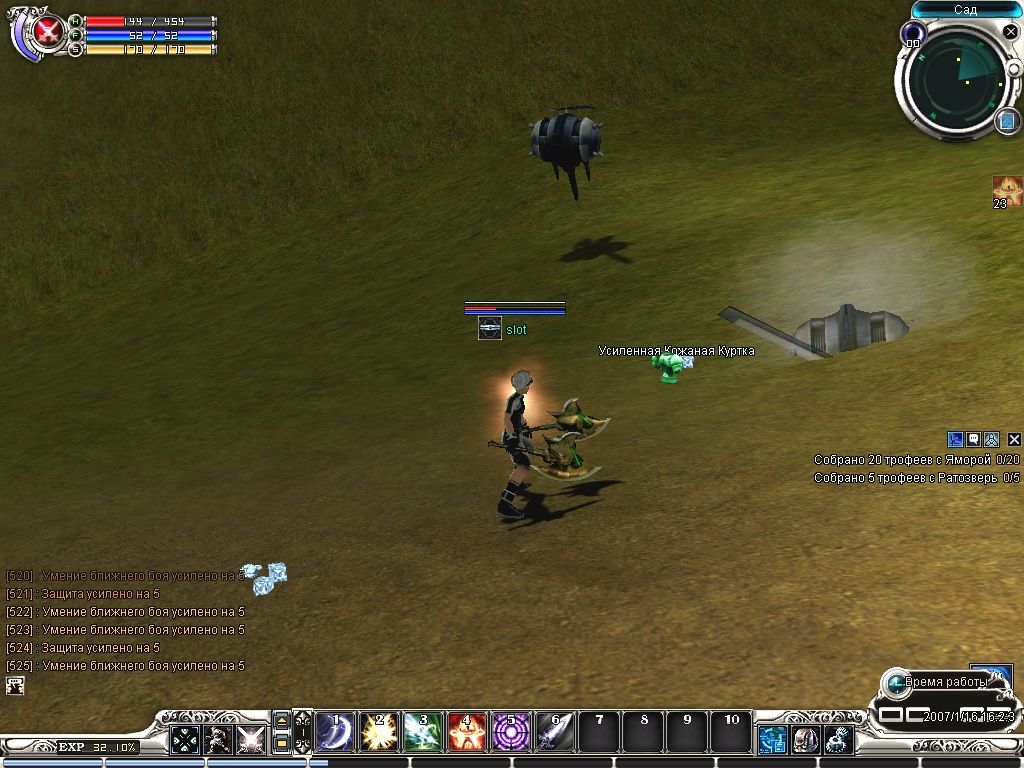The width and height of the screenshot is (1024, 768).
Task: Cast the red flame skill in slot 4
Action: tap(467, 733)
